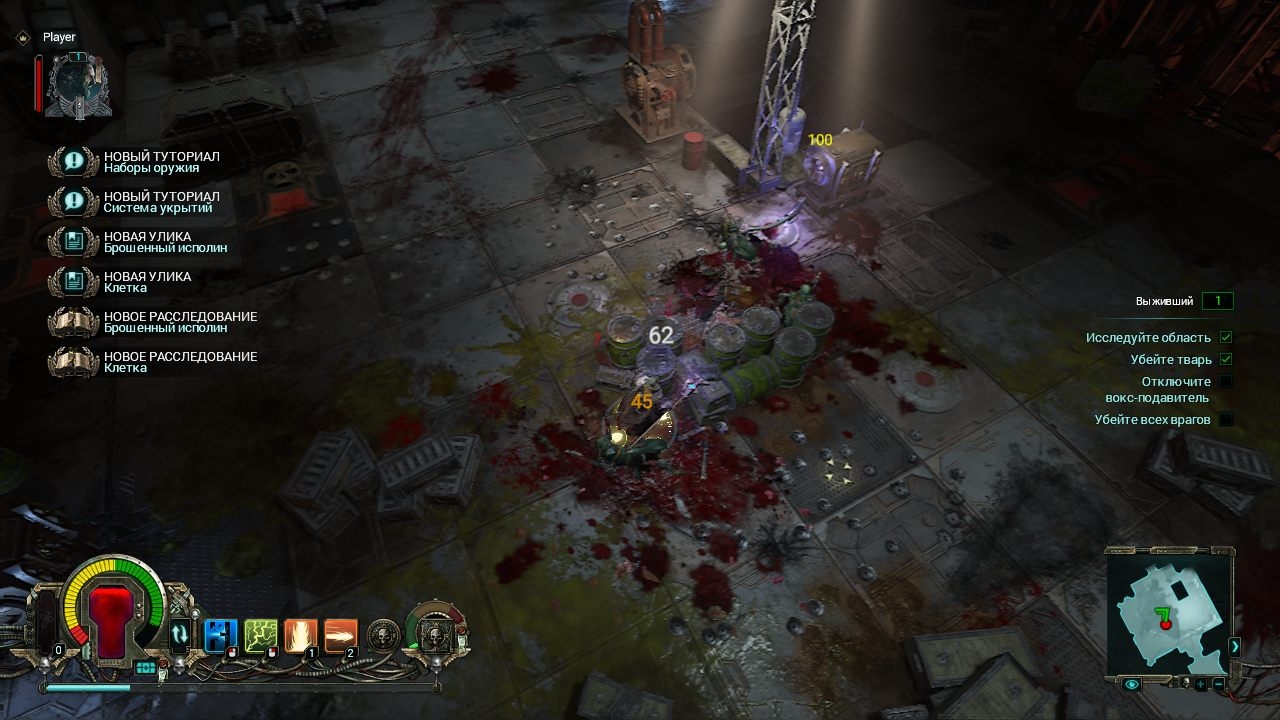Activate the blue energy blade skill
The height and width of the screenshot is (720, 1280).
tap(220, 635)
